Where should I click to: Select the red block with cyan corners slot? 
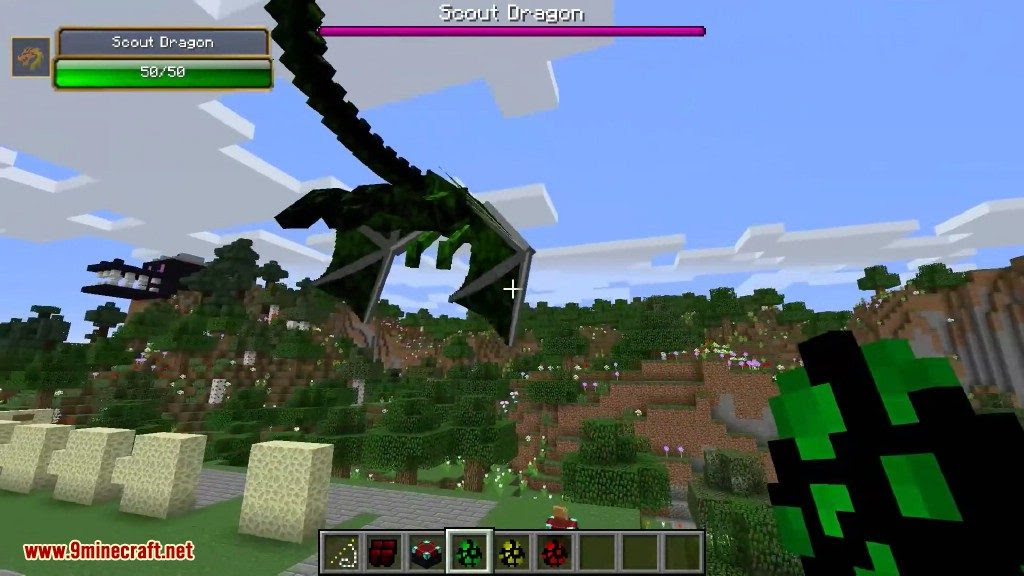pyautogui.click(x=427, y=551)
